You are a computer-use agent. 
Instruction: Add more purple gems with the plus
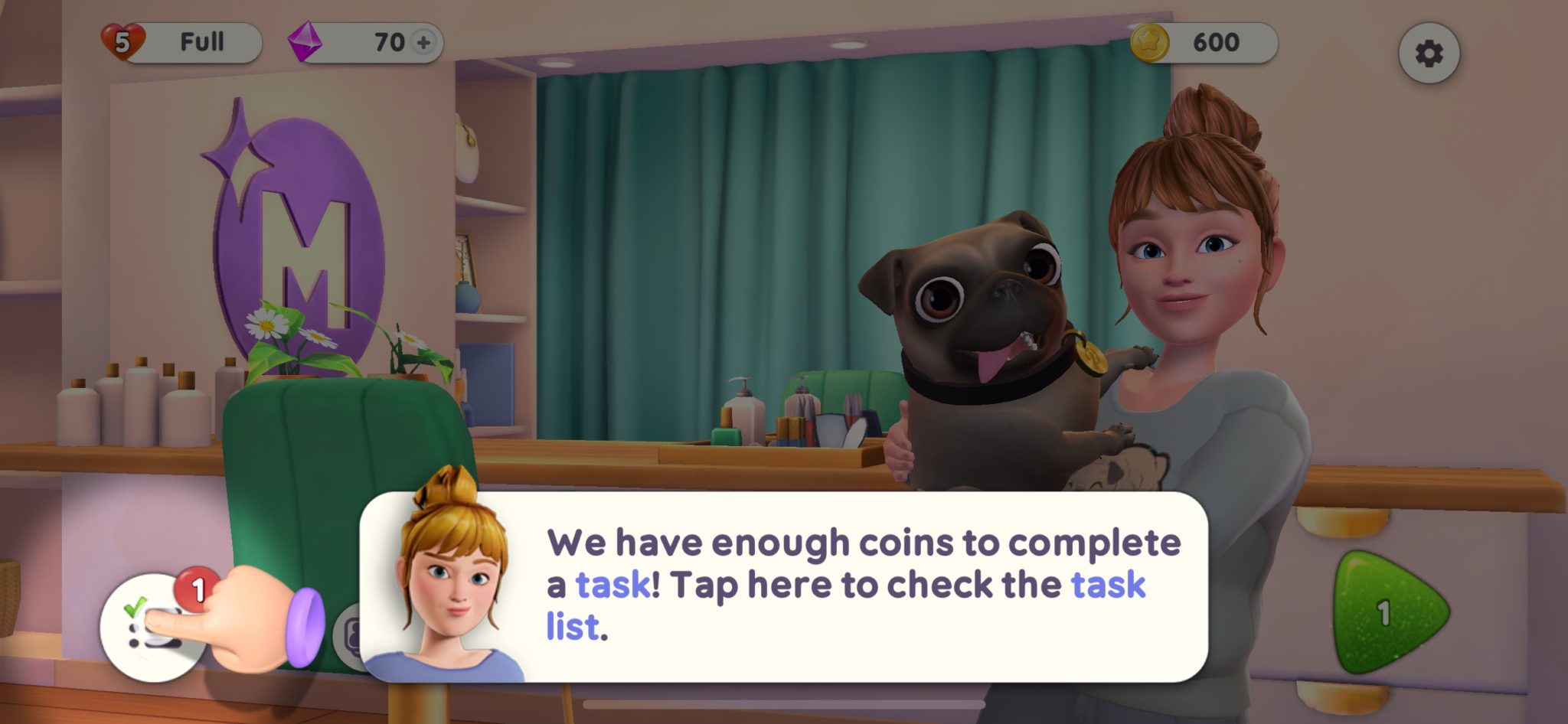click(423, 42)
